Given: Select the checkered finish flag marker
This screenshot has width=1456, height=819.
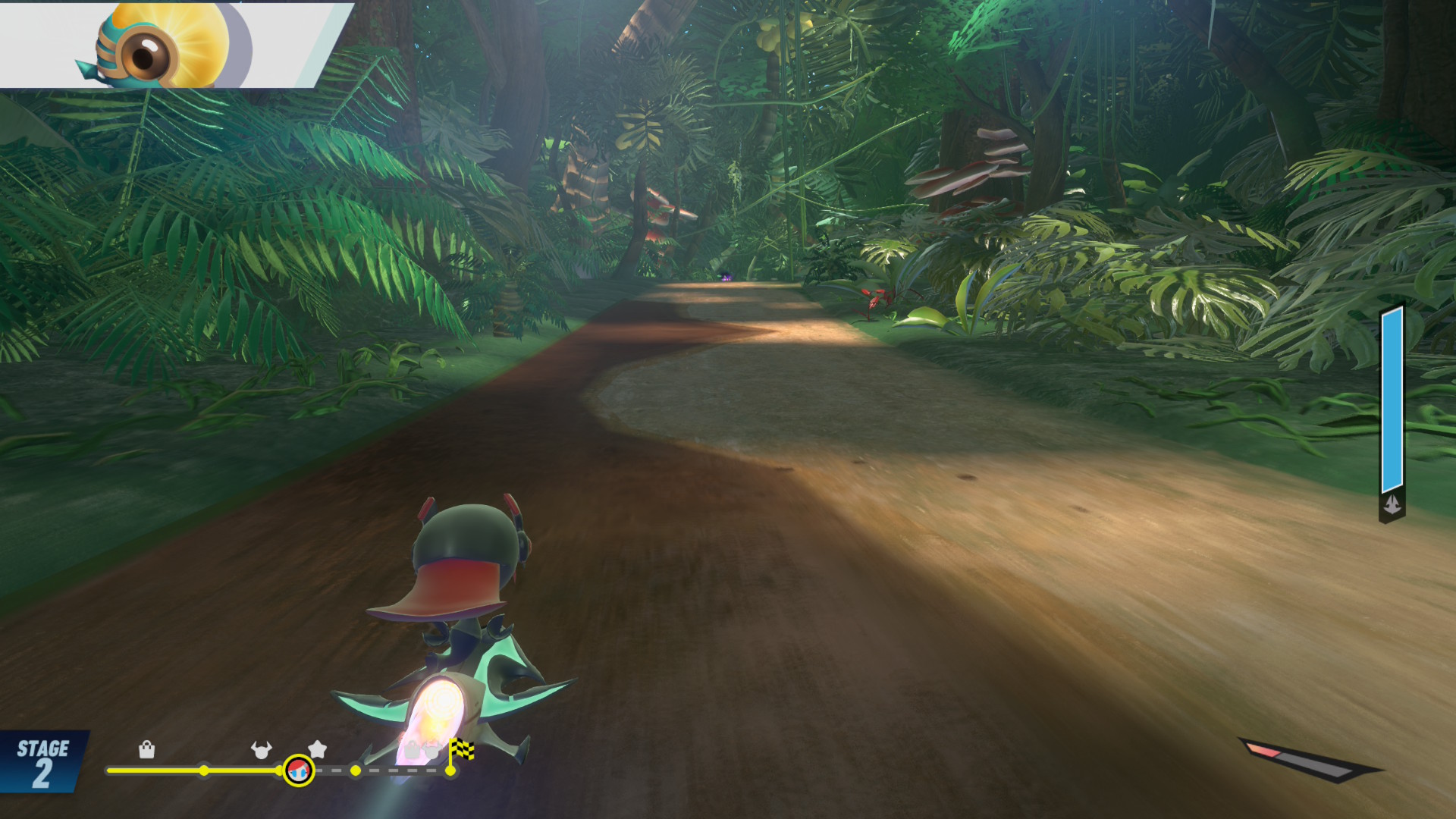Looking at the screenshot, I should click(461, 750).
